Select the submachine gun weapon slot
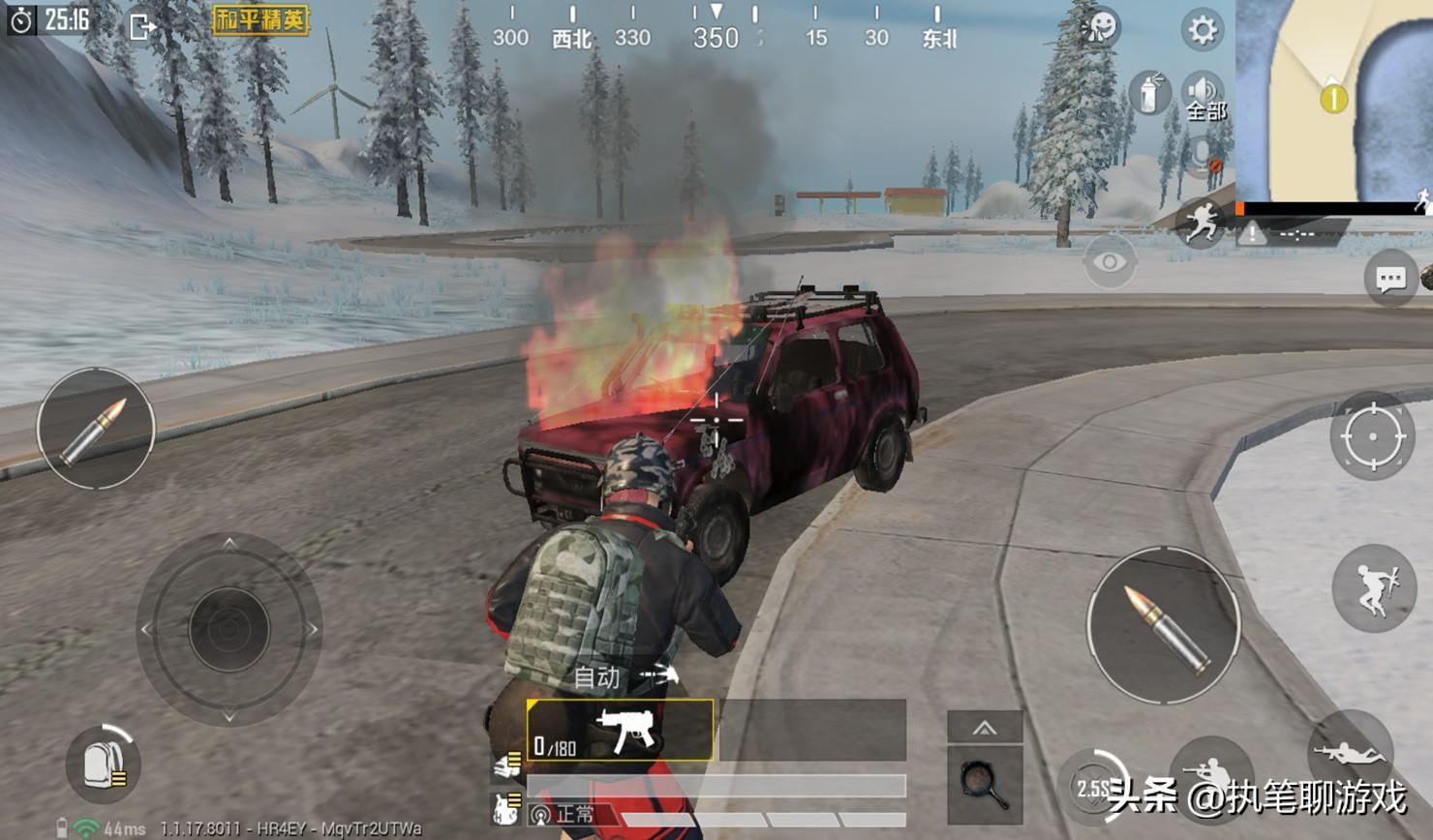Viewport: 1433px width, 840px height. tap(621, 731)
